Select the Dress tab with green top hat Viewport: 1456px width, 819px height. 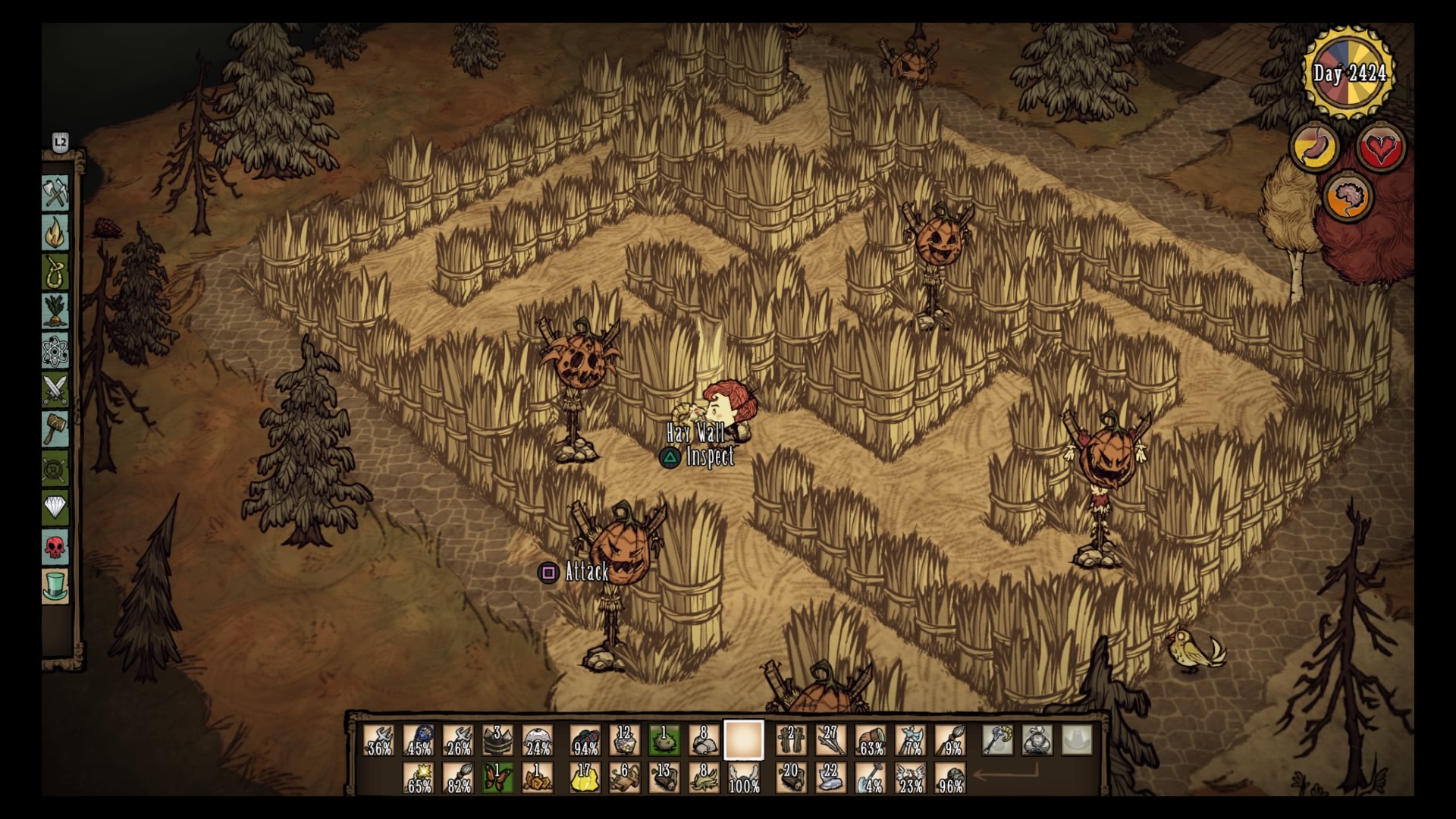click(x=55, y=585)
